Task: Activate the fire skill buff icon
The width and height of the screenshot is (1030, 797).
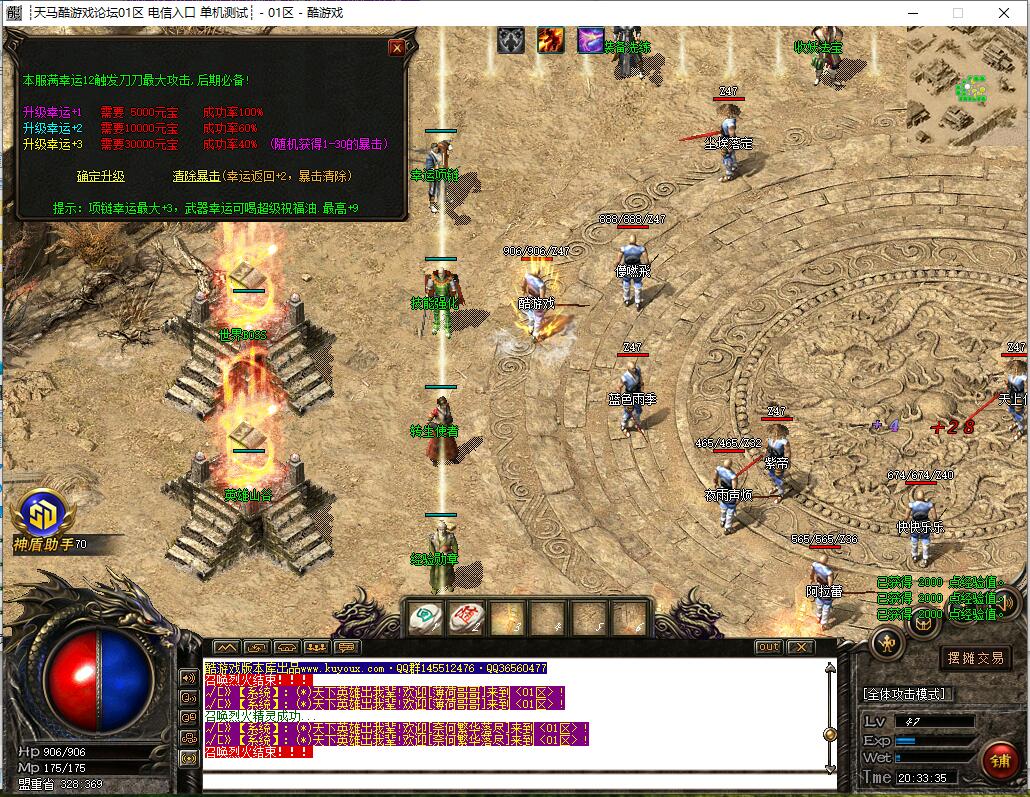Action: coord(551,40)
